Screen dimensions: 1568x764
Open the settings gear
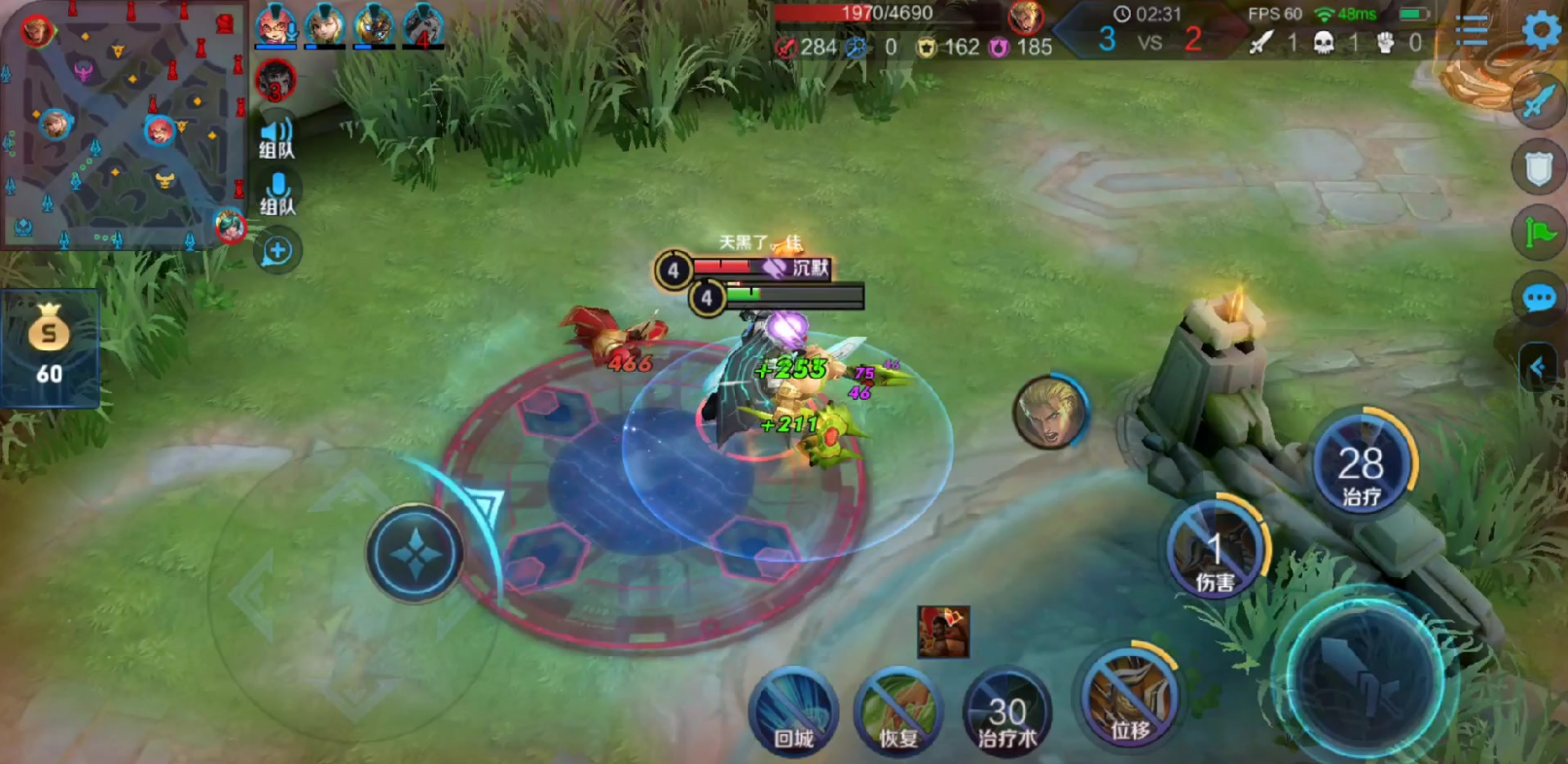pyautogui.click(x=1542, y=30)
